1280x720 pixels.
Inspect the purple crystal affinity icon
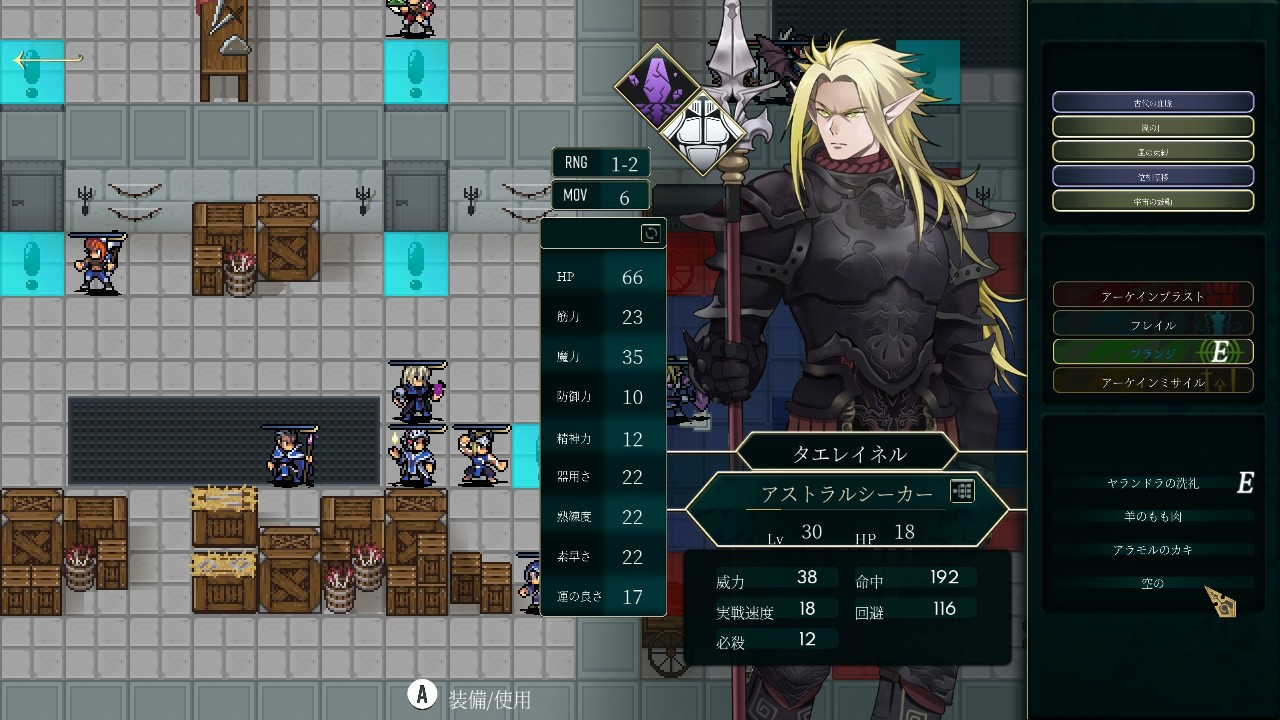pyautogui.click(x=657, y=86)
